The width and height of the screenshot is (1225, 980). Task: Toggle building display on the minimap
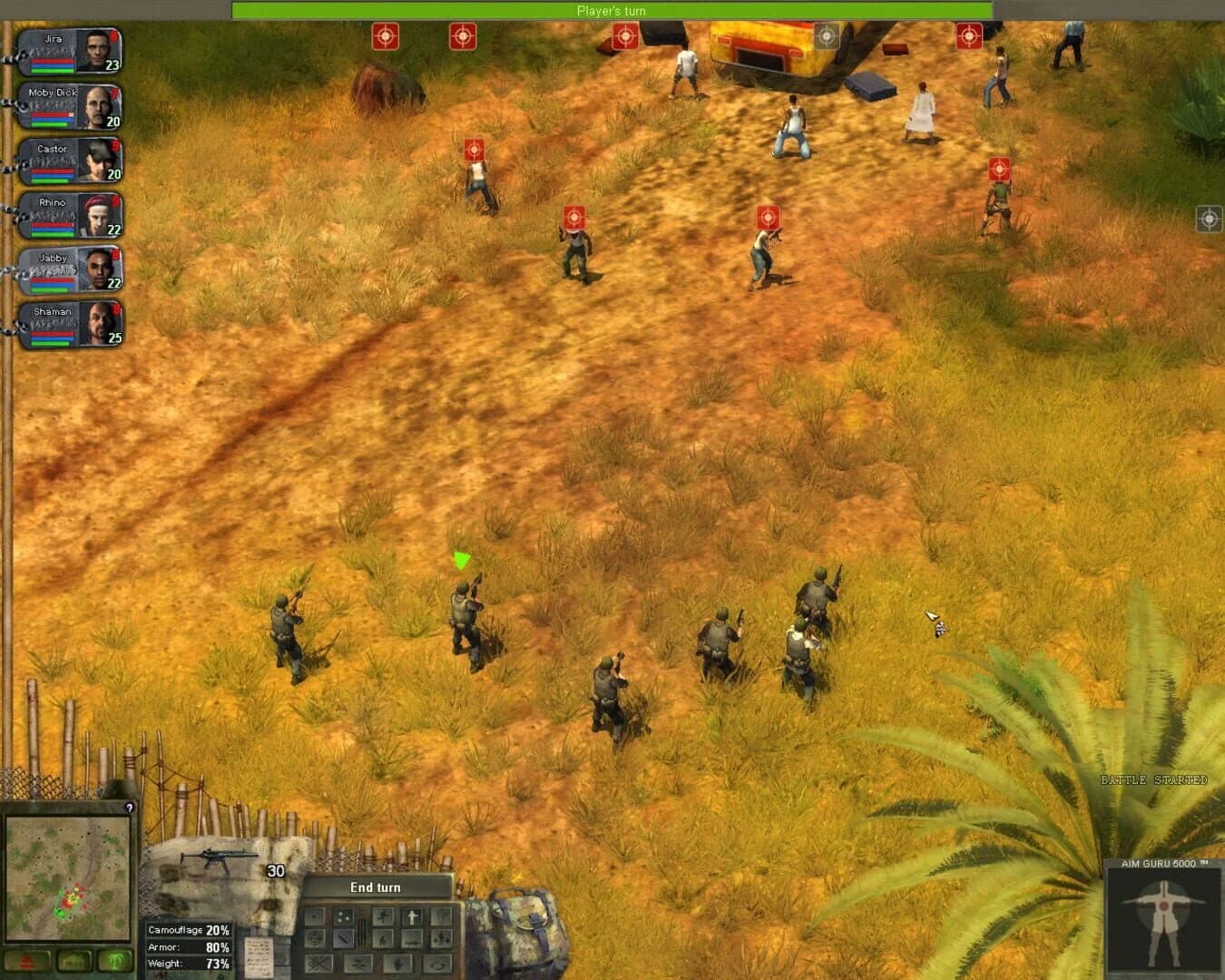(x=75, y=960)
